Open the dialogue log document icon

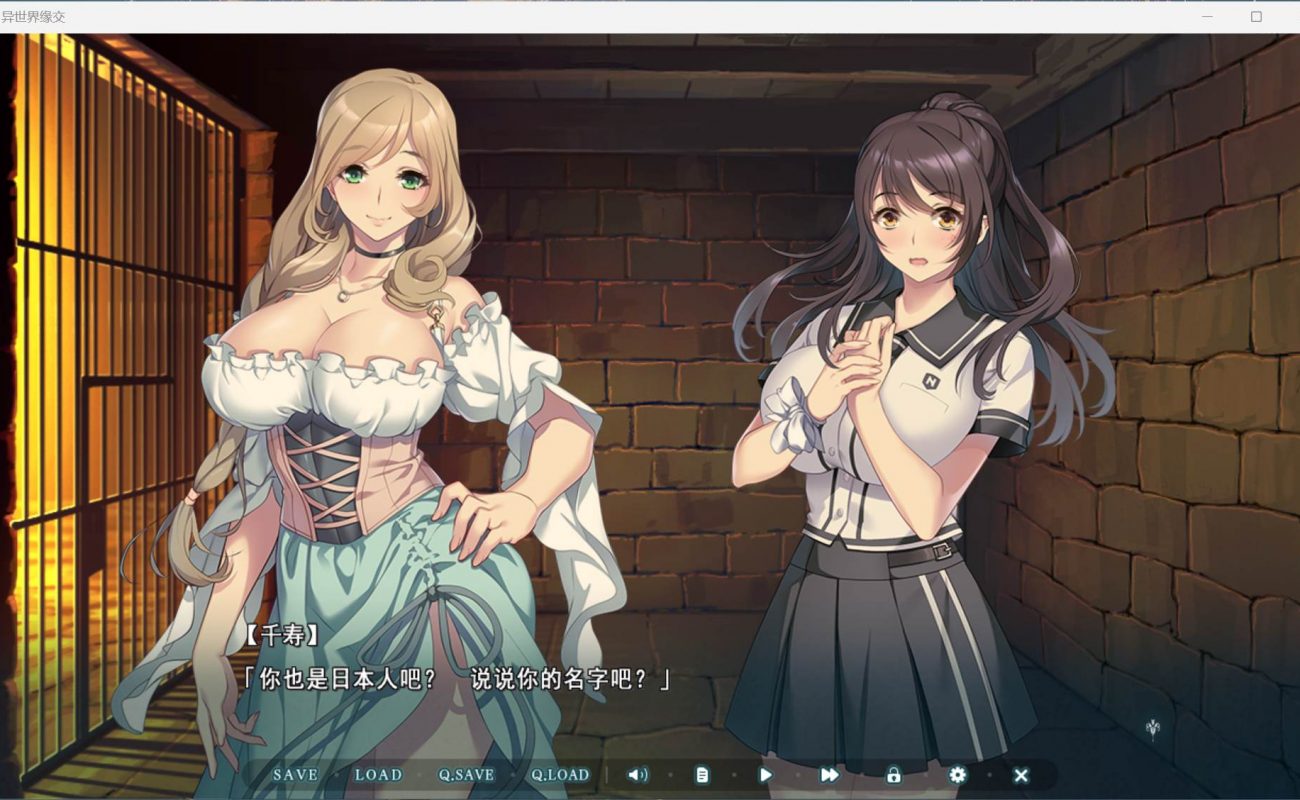click(702, 775)
